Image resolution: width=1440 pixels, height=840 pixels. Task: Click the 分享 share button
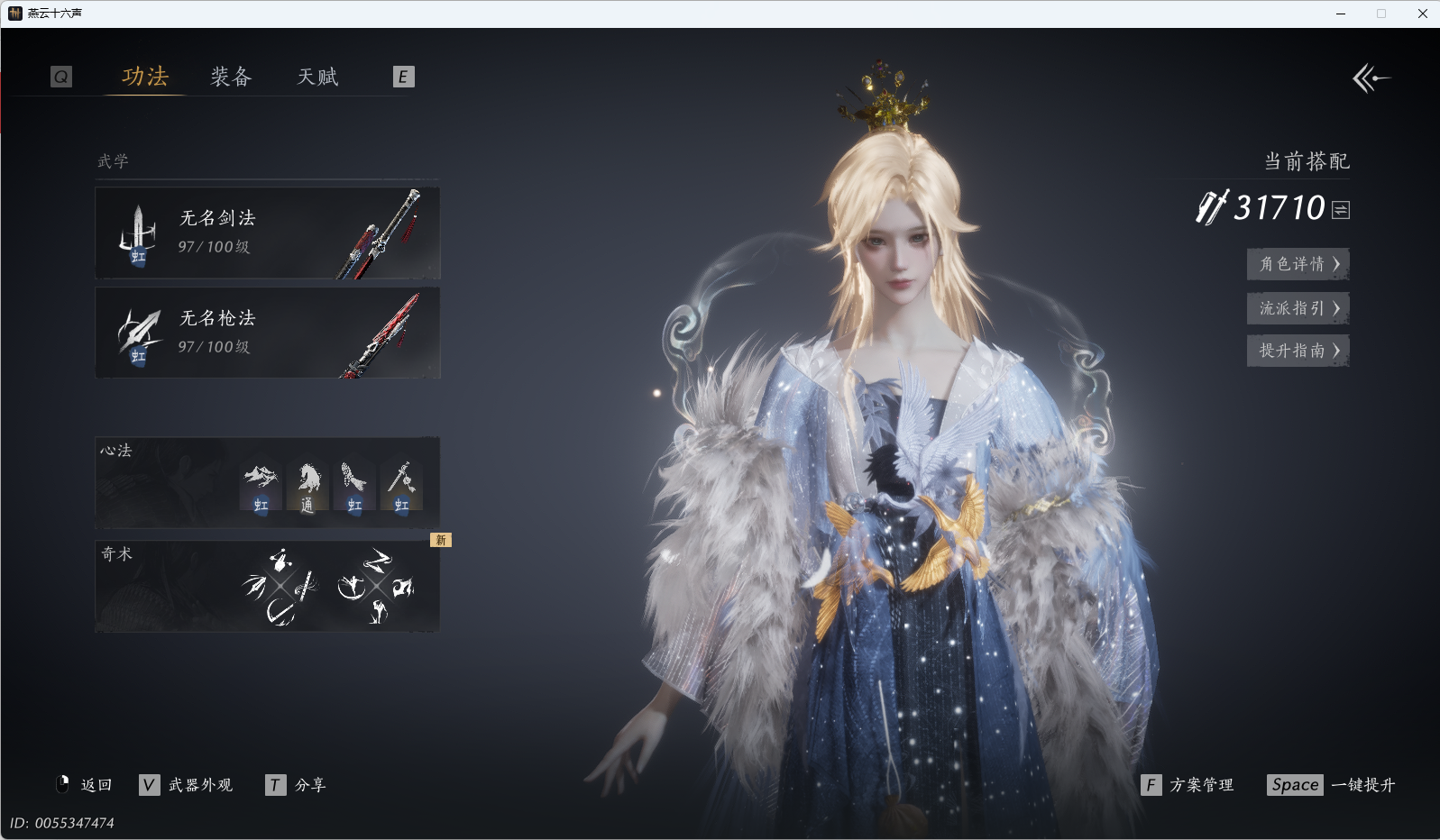click(297, 785)
